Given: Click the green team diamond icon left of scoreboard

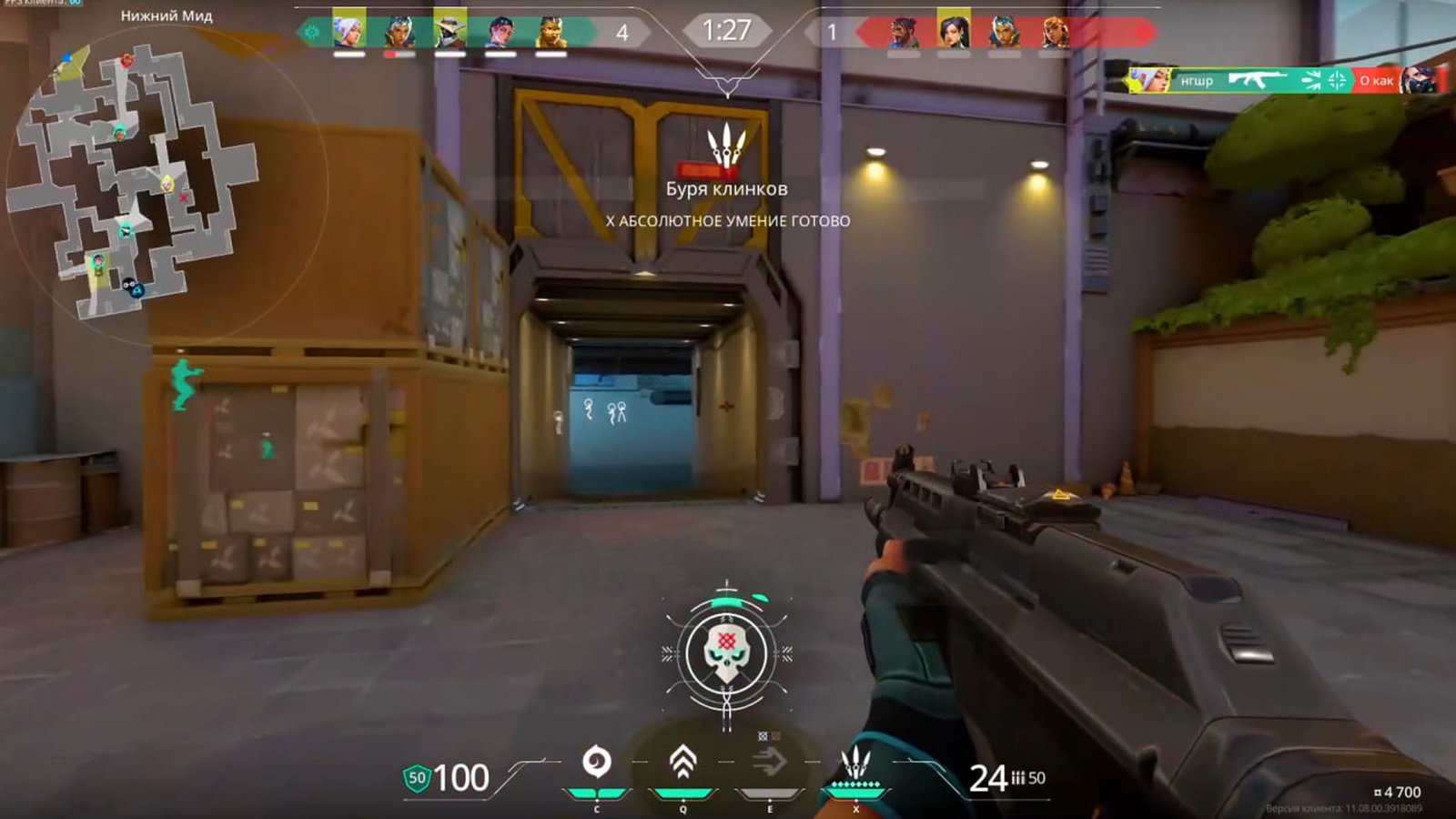Looking at the screenshot, I should (311, 29).
